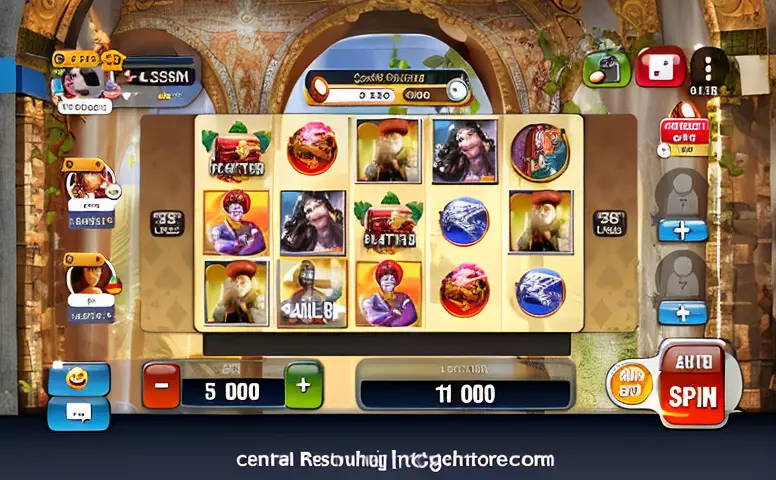Click the green camera icon button
This screenshot has height=480, width=776.
(606, 68)
